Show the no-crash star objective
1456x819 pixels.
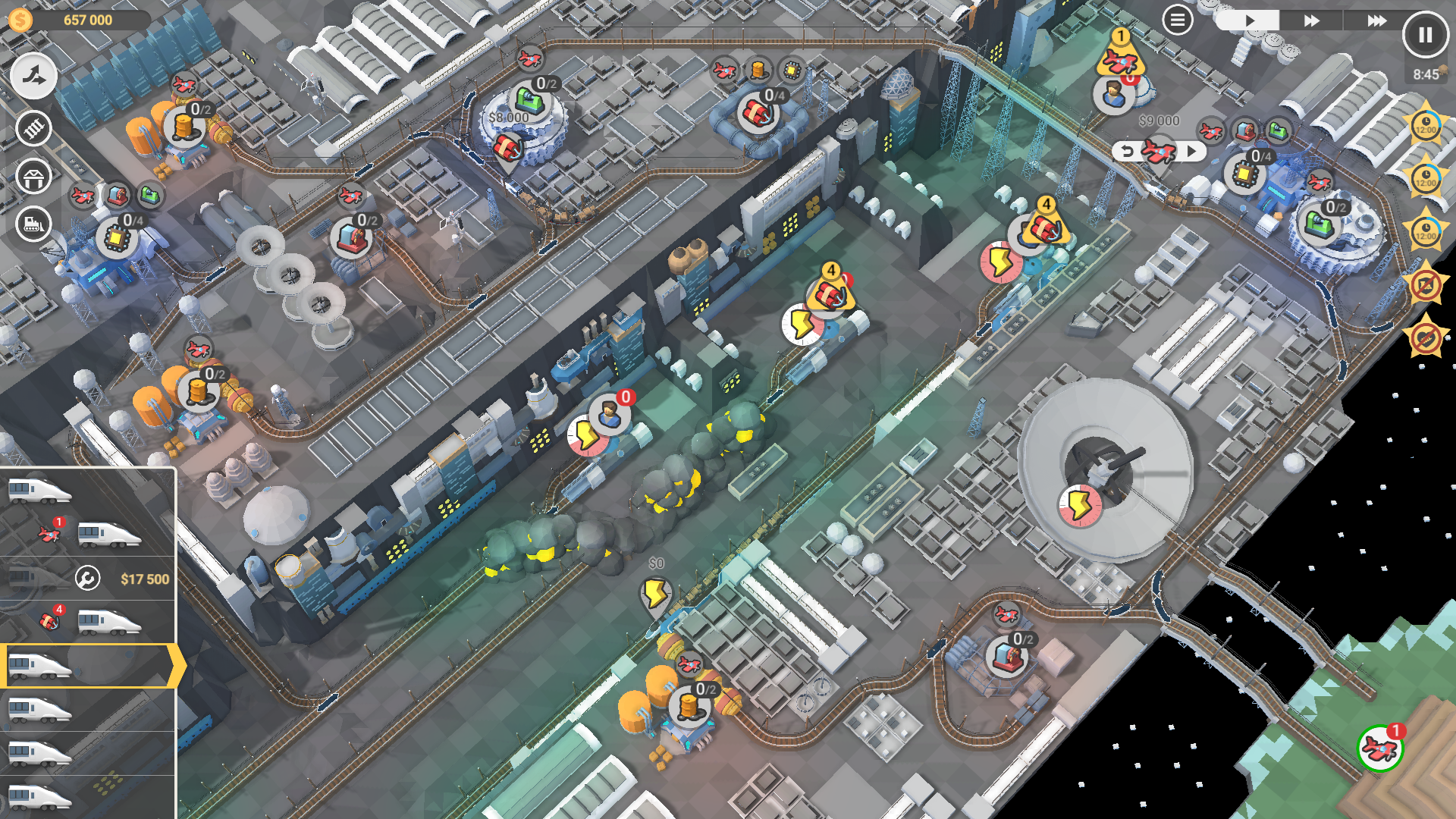click(1426, 285)
